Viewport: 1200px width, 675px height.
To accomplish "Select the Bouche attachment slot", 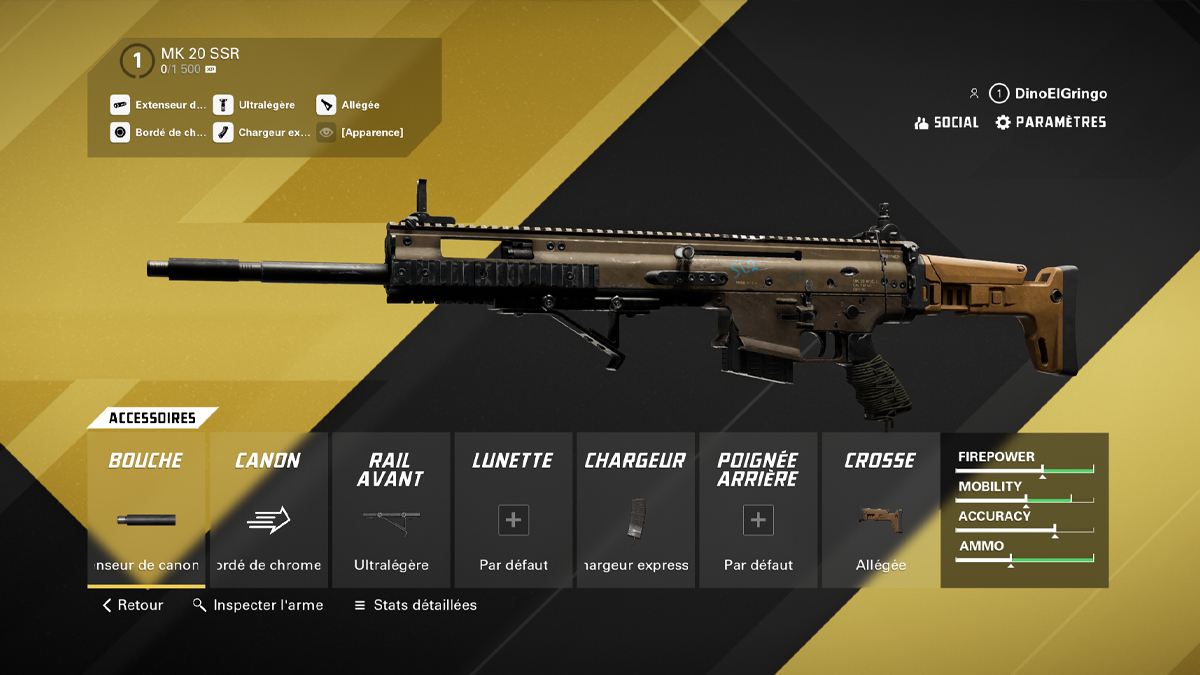I will (146, 510).
